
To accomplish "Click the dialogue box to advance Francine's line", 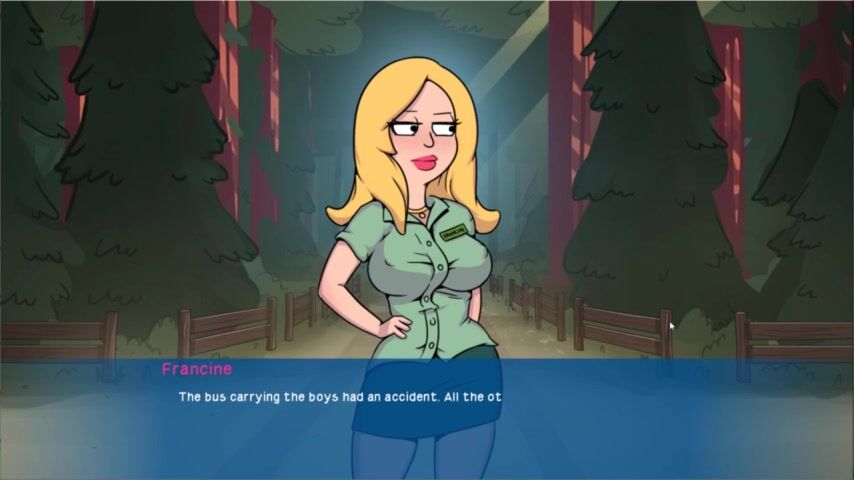I will (x=427, y=420).
